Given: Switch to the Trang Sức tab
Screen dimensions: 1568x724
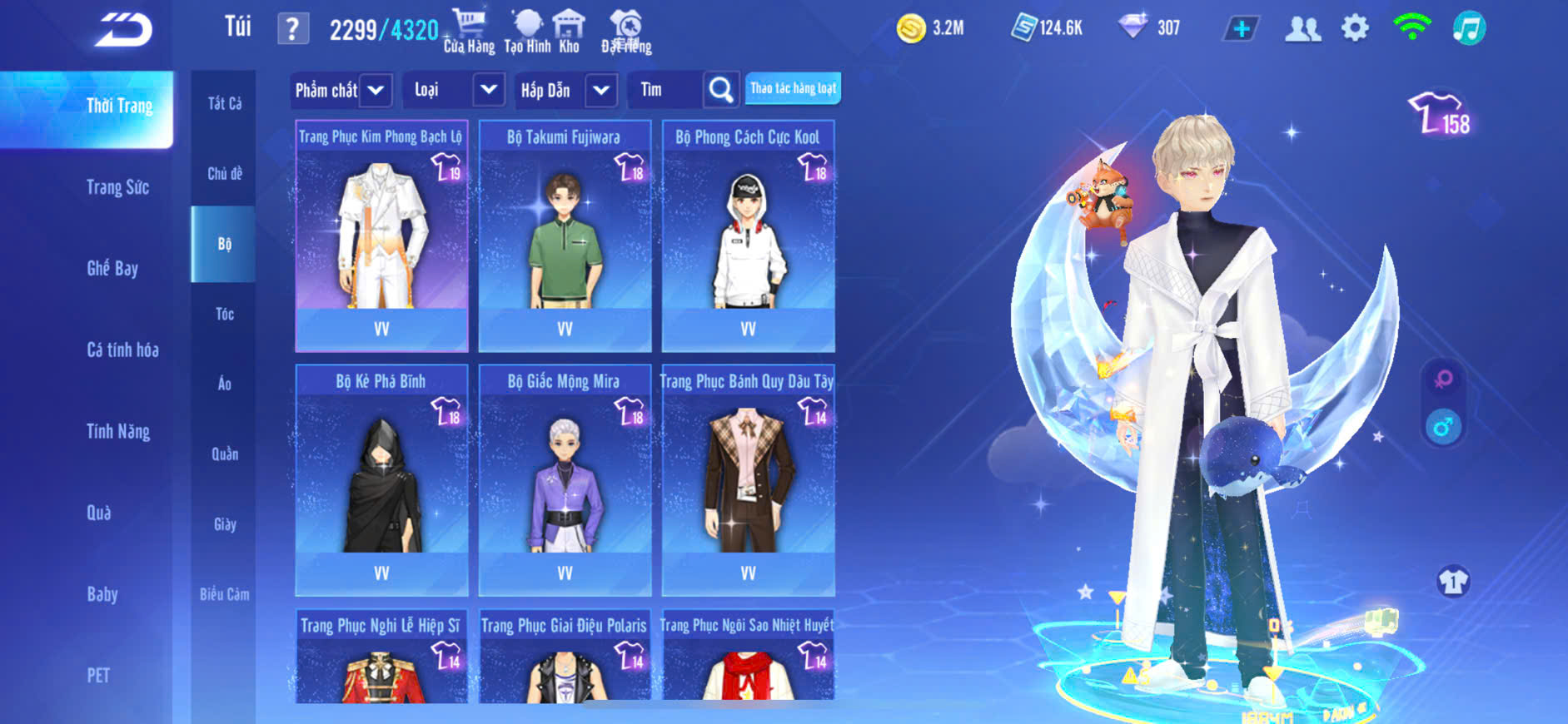Looking at the screenshot, I should pyautogui.click(x=117, y=187).
